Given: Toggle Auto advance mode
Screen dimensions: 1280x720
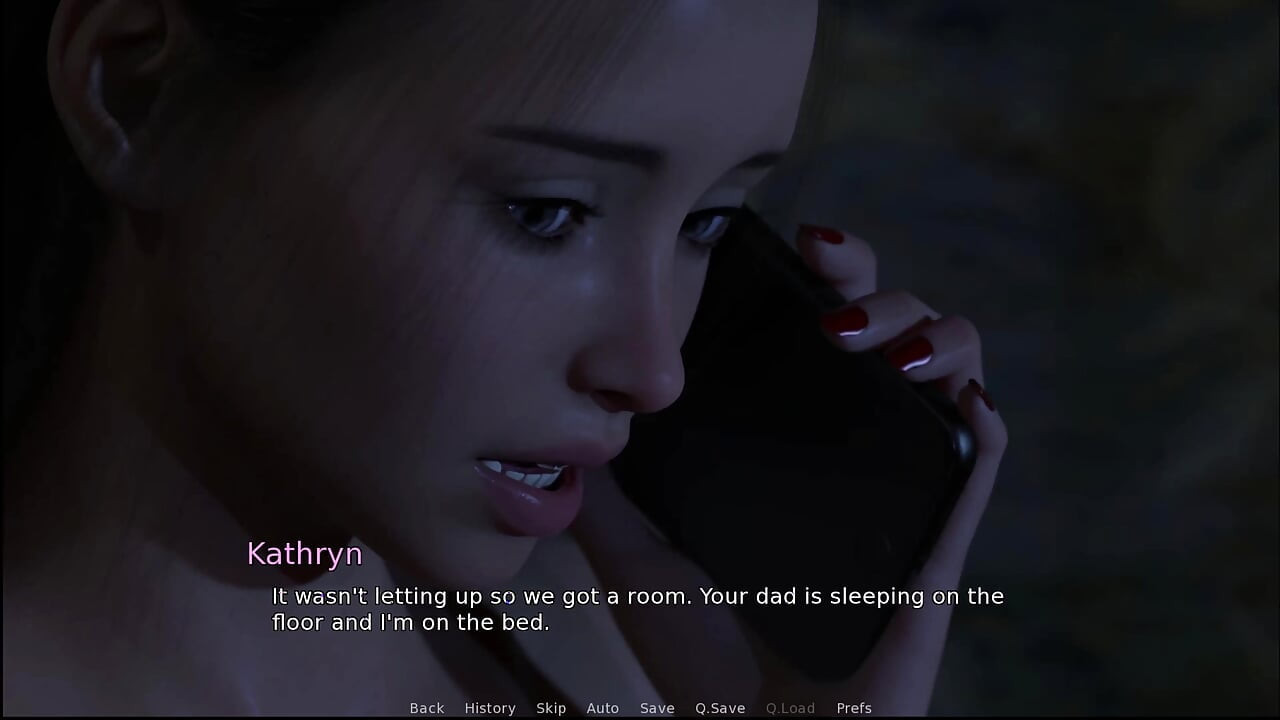Looking at the screenshot, I should click(x=603, y=708).
